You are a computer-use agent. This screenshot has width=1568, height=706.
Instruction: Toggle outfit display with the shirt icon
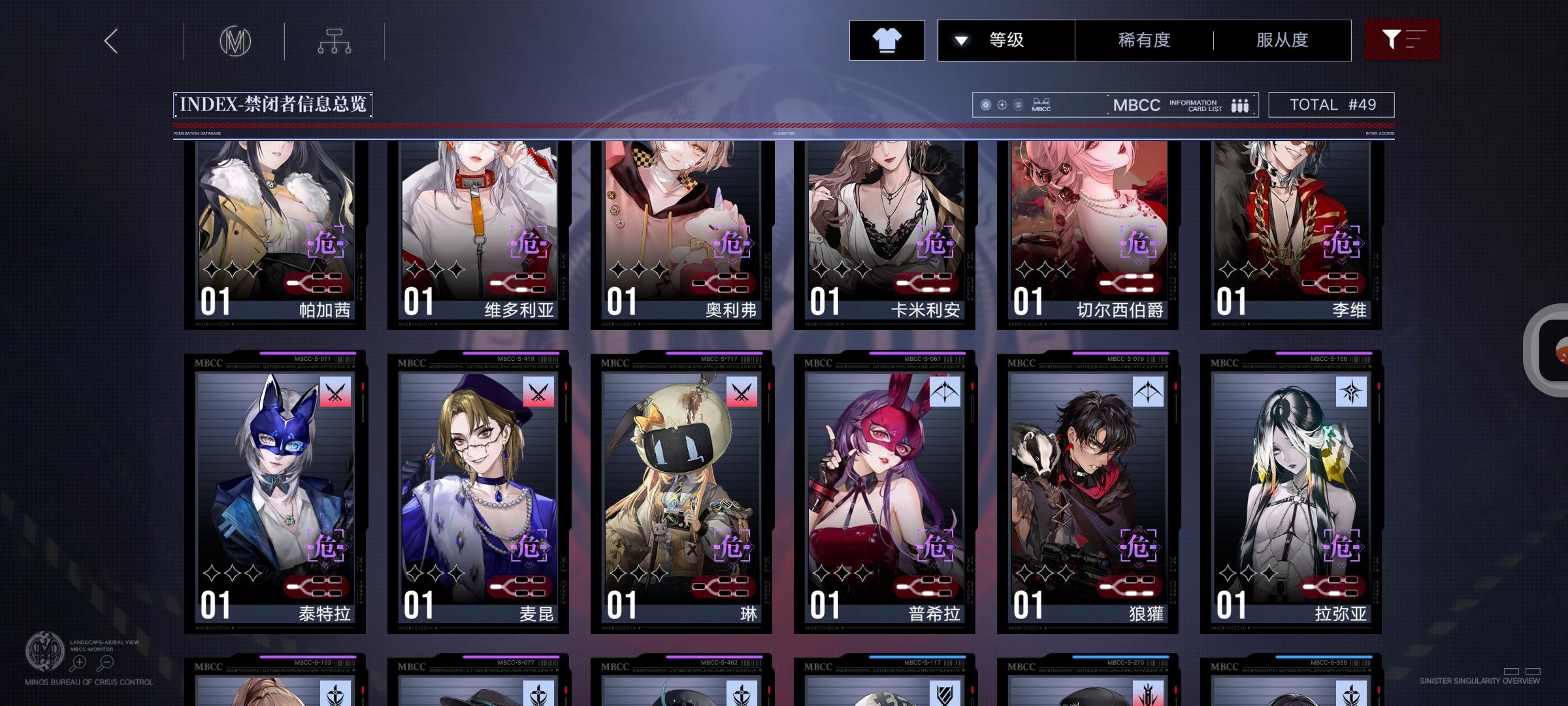pos(887,40)
